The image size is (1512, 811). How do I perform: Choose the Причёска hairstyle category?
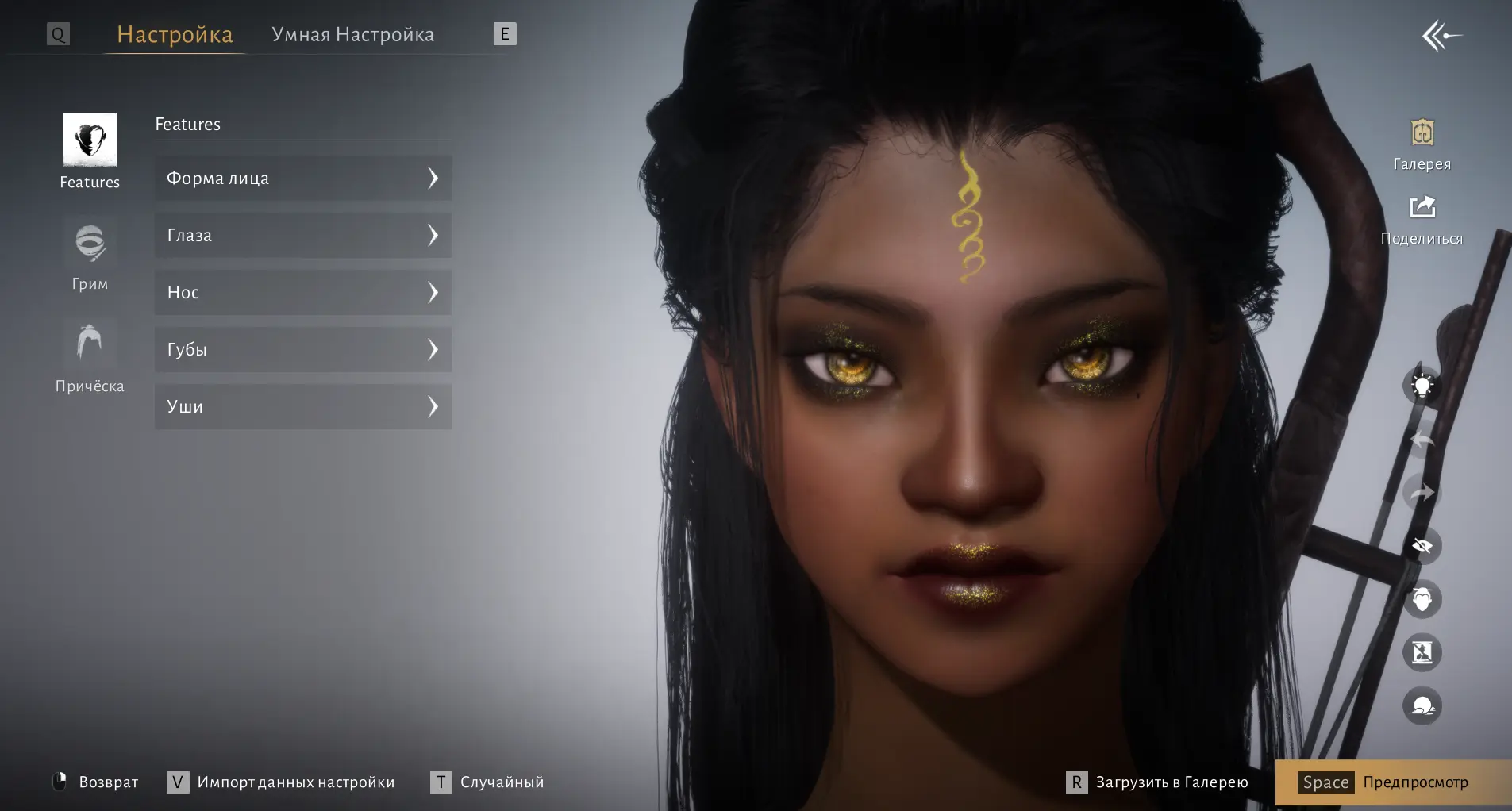(90, 357)
